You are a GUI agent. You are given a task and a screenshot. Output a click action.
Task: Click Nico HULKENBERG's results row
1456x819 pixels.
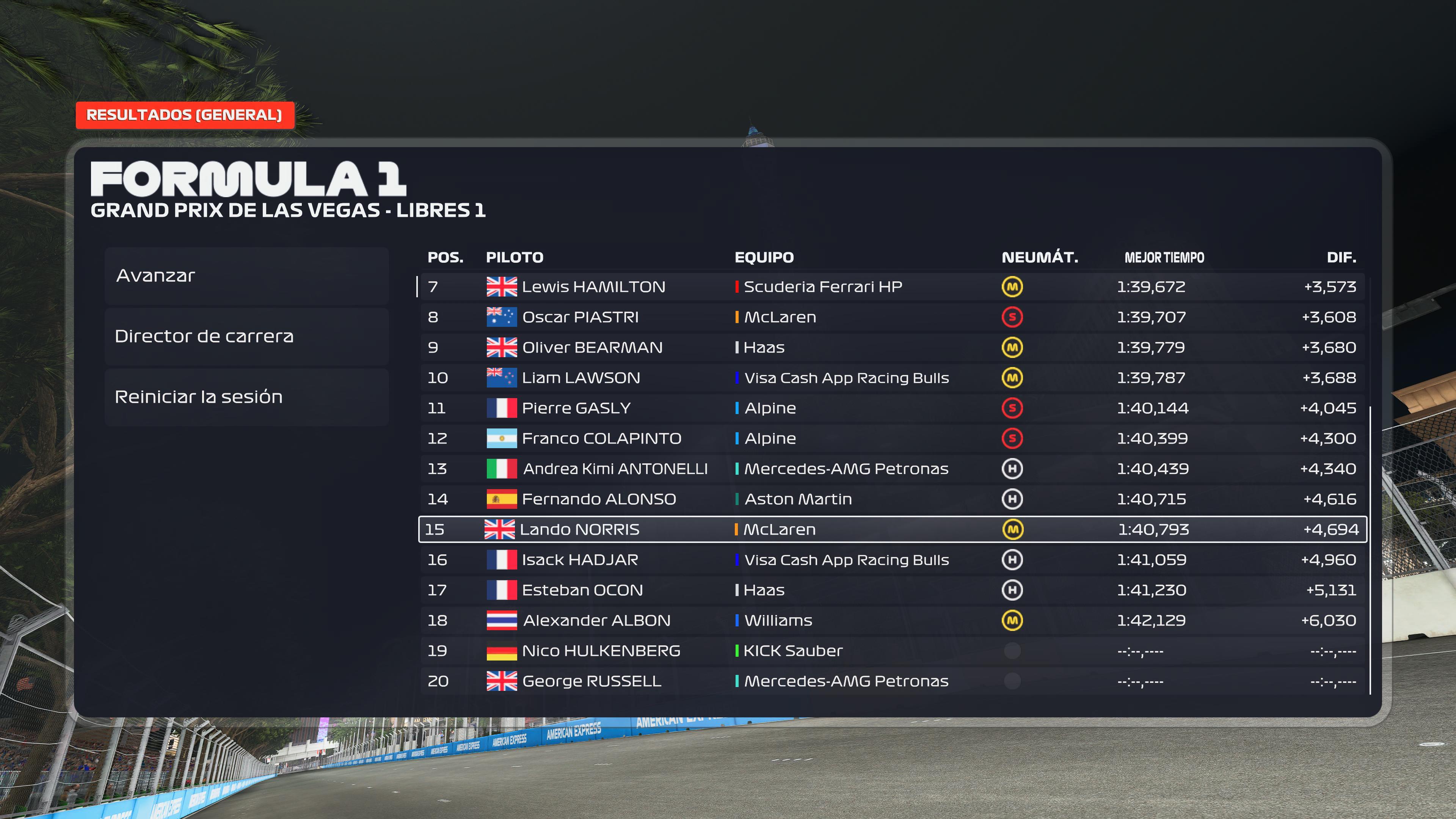pos(892,651)
